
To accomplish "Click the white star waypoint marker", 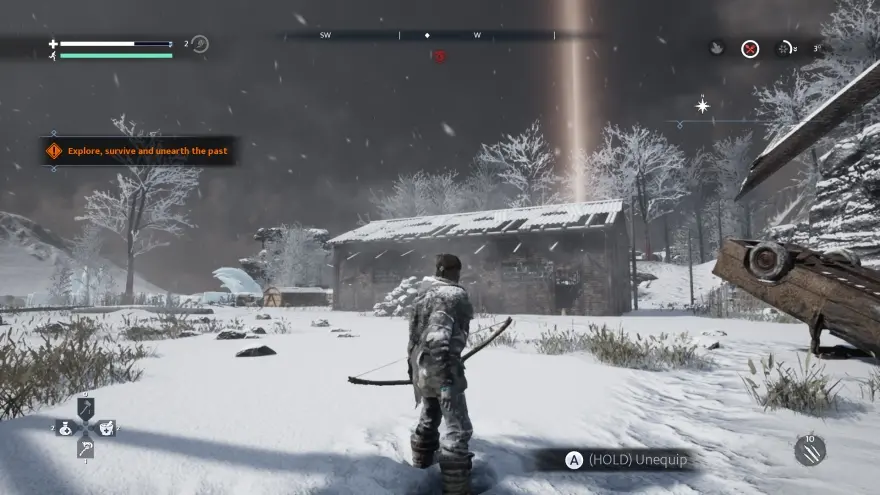I will pos(703,105).
